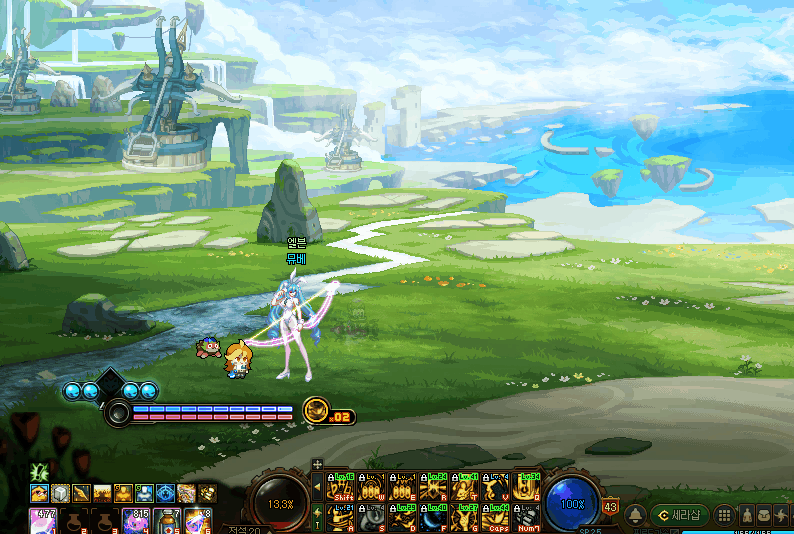
Task: Select the blue crosshair target buff icon
Action: pos(165,493)
